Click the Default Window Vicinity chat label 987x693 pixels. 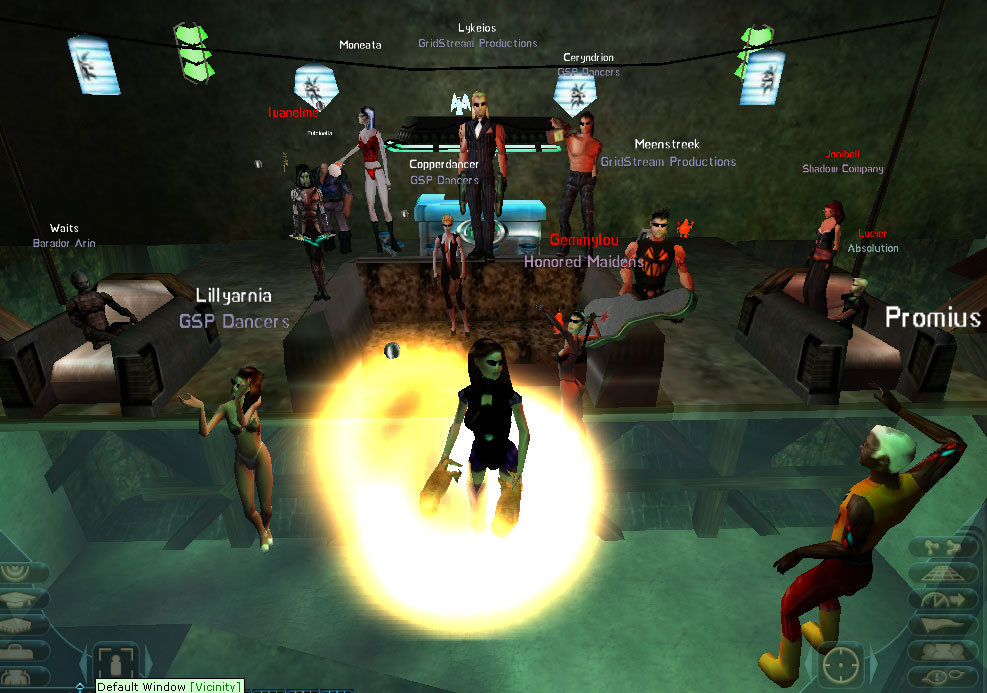pyautogui.click(x=169, y=687)
